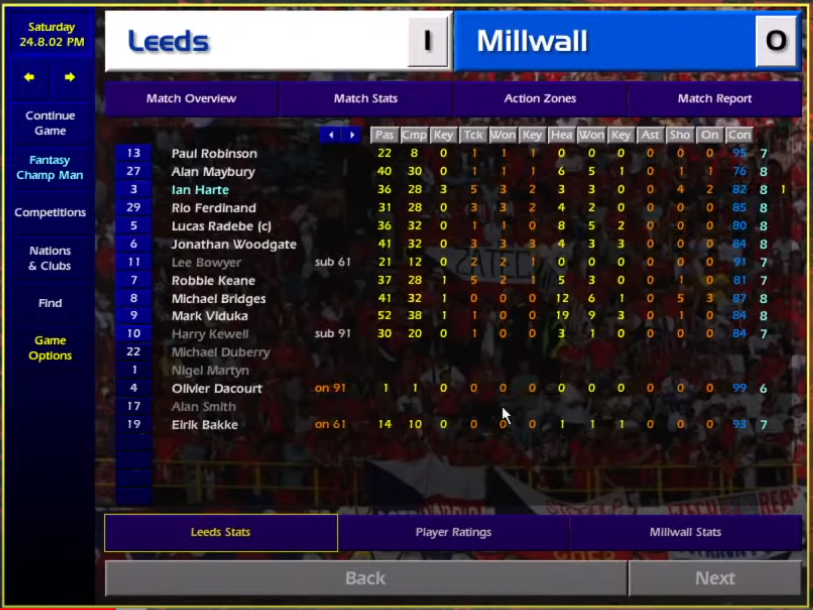Click the Back button

coord(365,578)
